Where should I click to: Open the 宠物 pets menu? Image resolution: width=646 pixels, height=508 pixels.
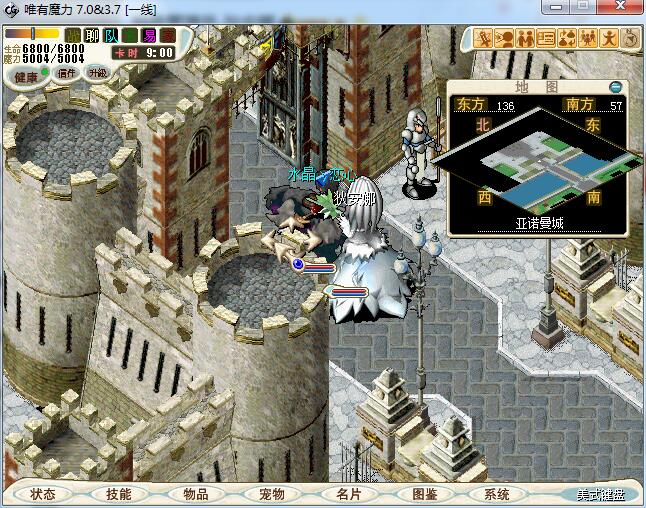pyautogui.click(x=271, y=494)
